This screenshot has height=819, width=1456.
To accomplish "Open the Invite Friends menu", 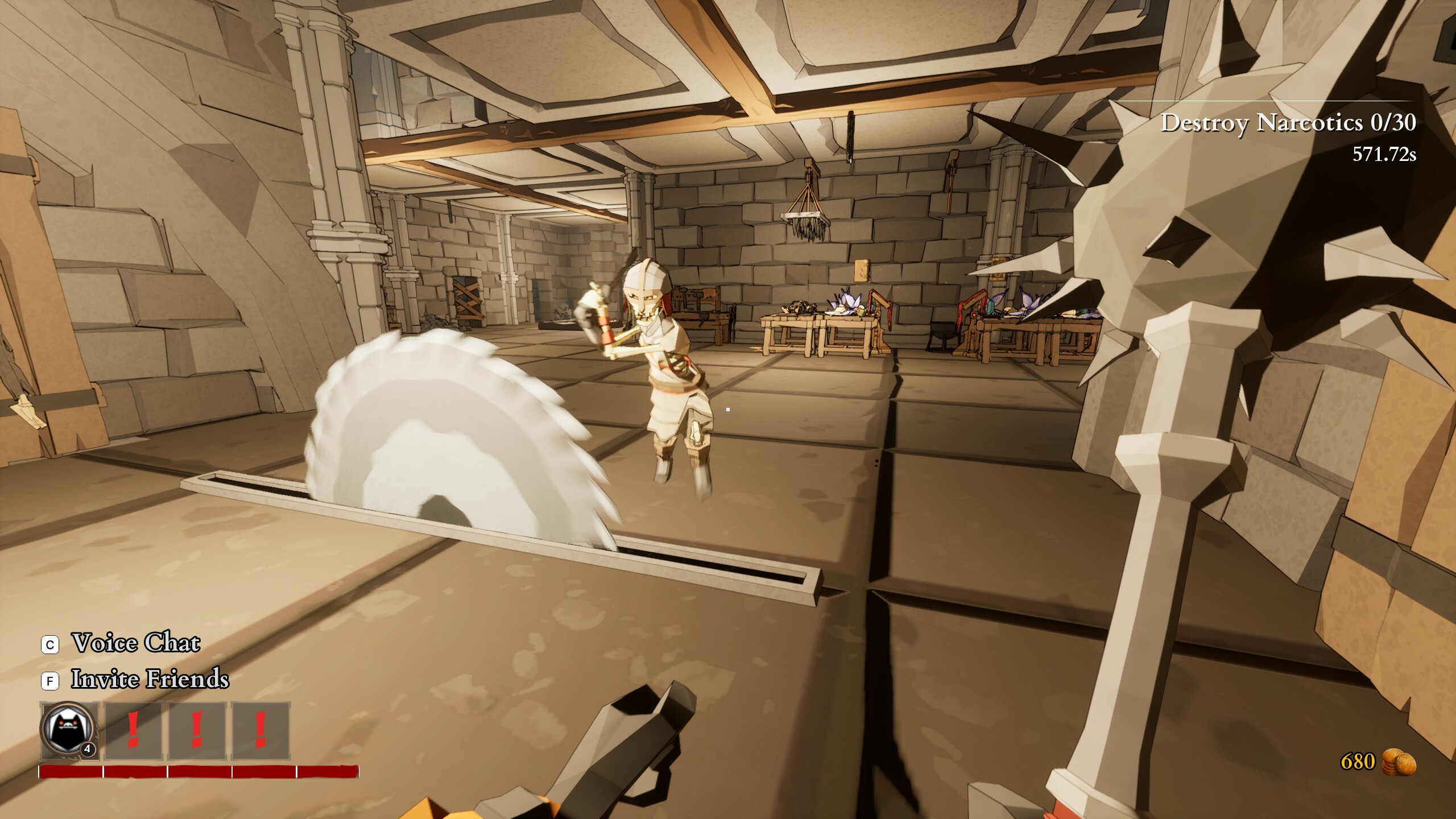I will (150, 679).
